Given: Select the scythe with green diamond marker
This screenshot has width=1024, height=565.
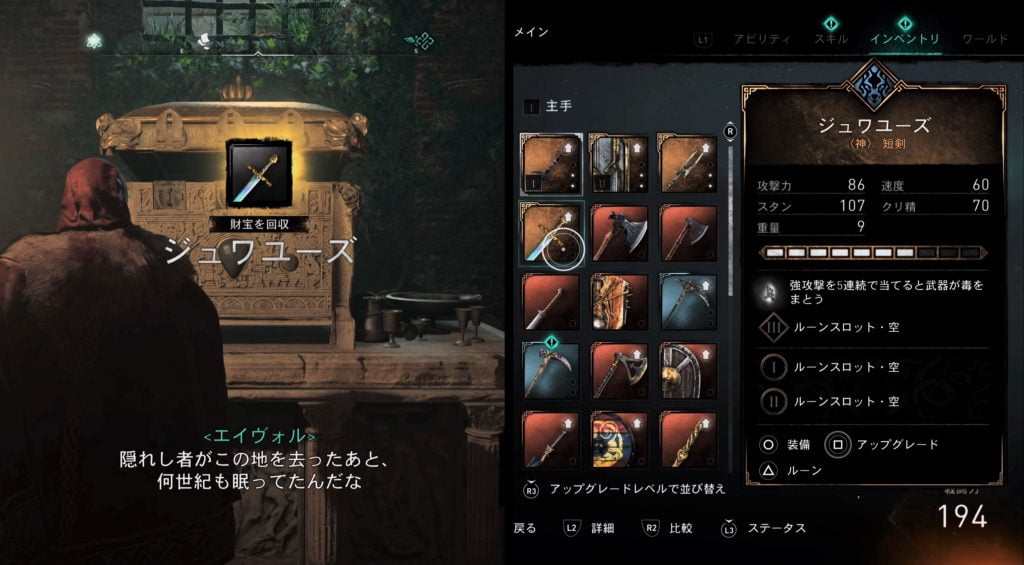Looking at the screenshot, I should pyautogui.click(x=551, y=371).
